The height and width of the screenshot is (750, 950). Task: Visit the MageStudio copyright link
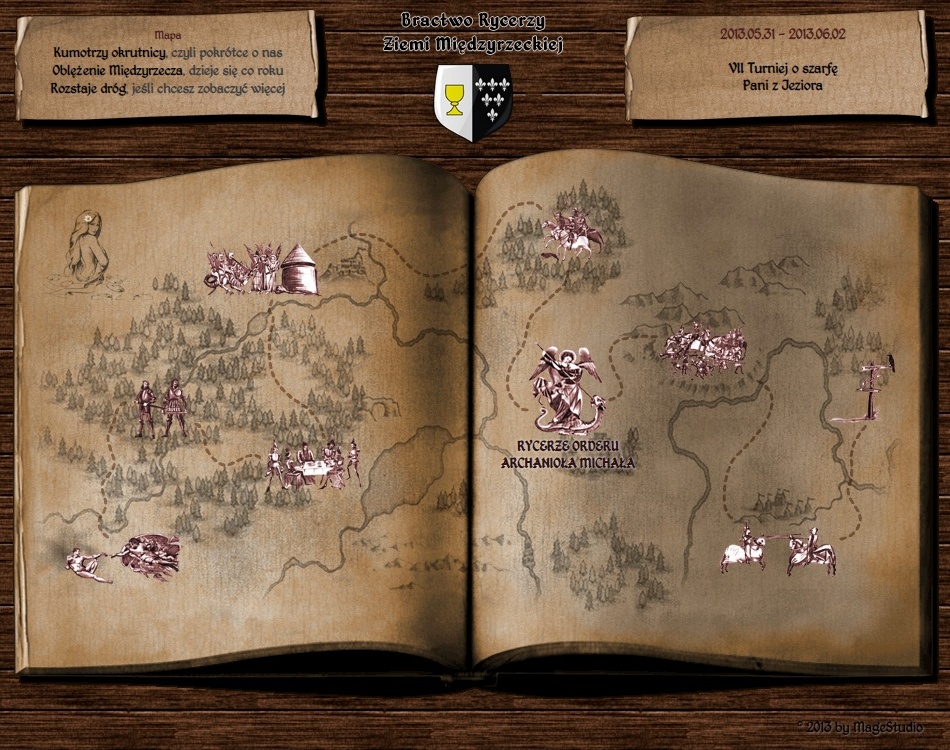tap(860, 727)
